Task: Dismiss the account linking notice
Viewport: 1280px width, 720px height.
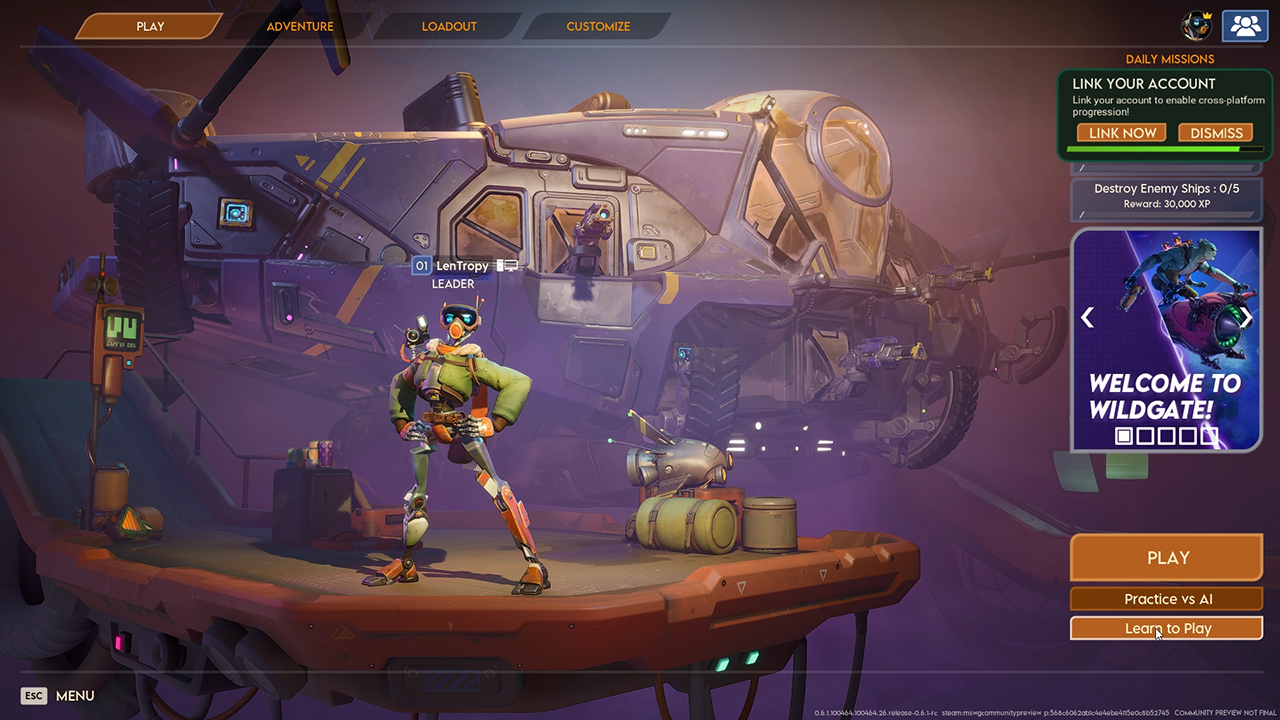Action: [1216, 133]
